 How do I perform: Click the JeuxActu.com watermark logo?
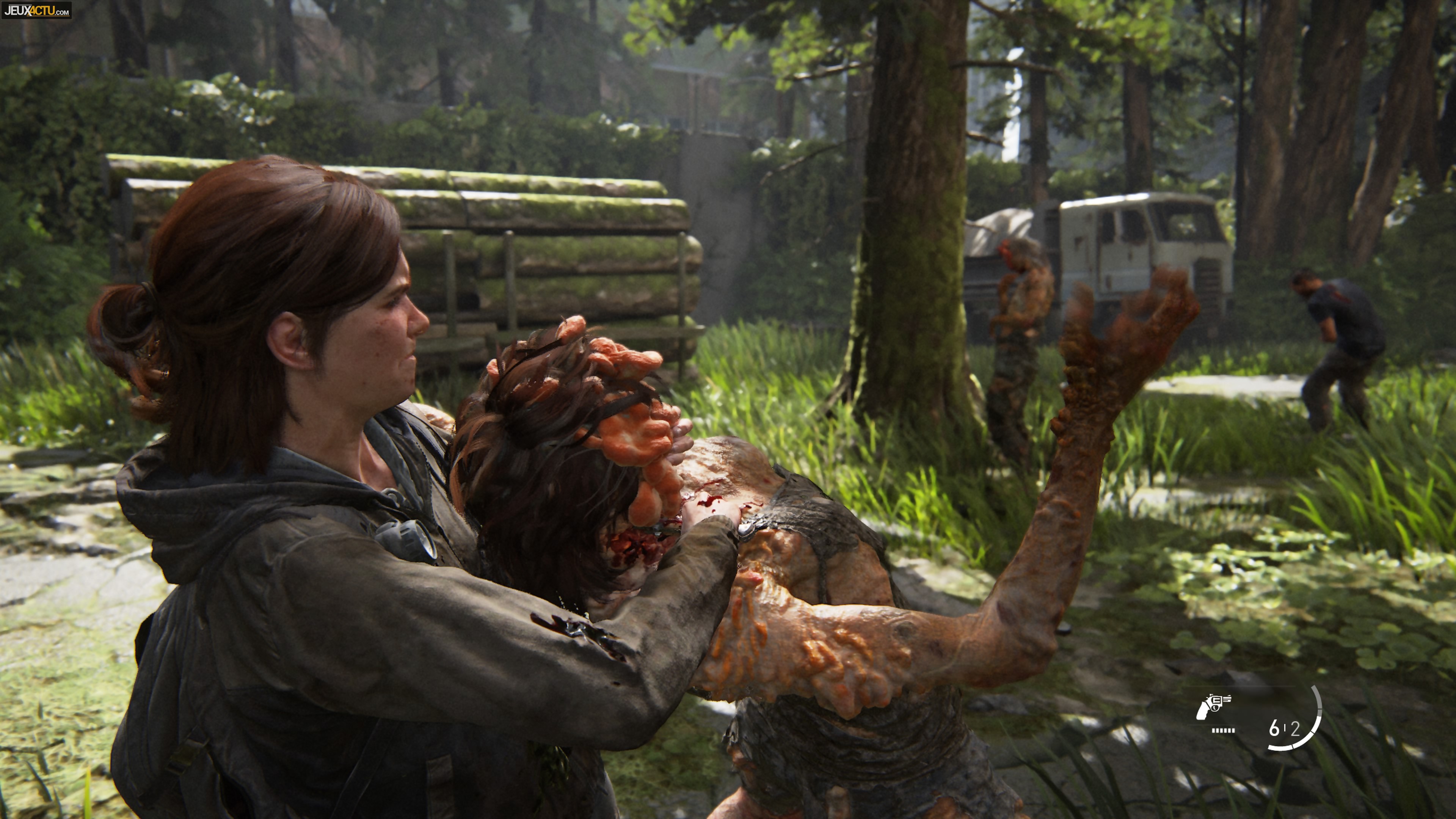[37, 9]
